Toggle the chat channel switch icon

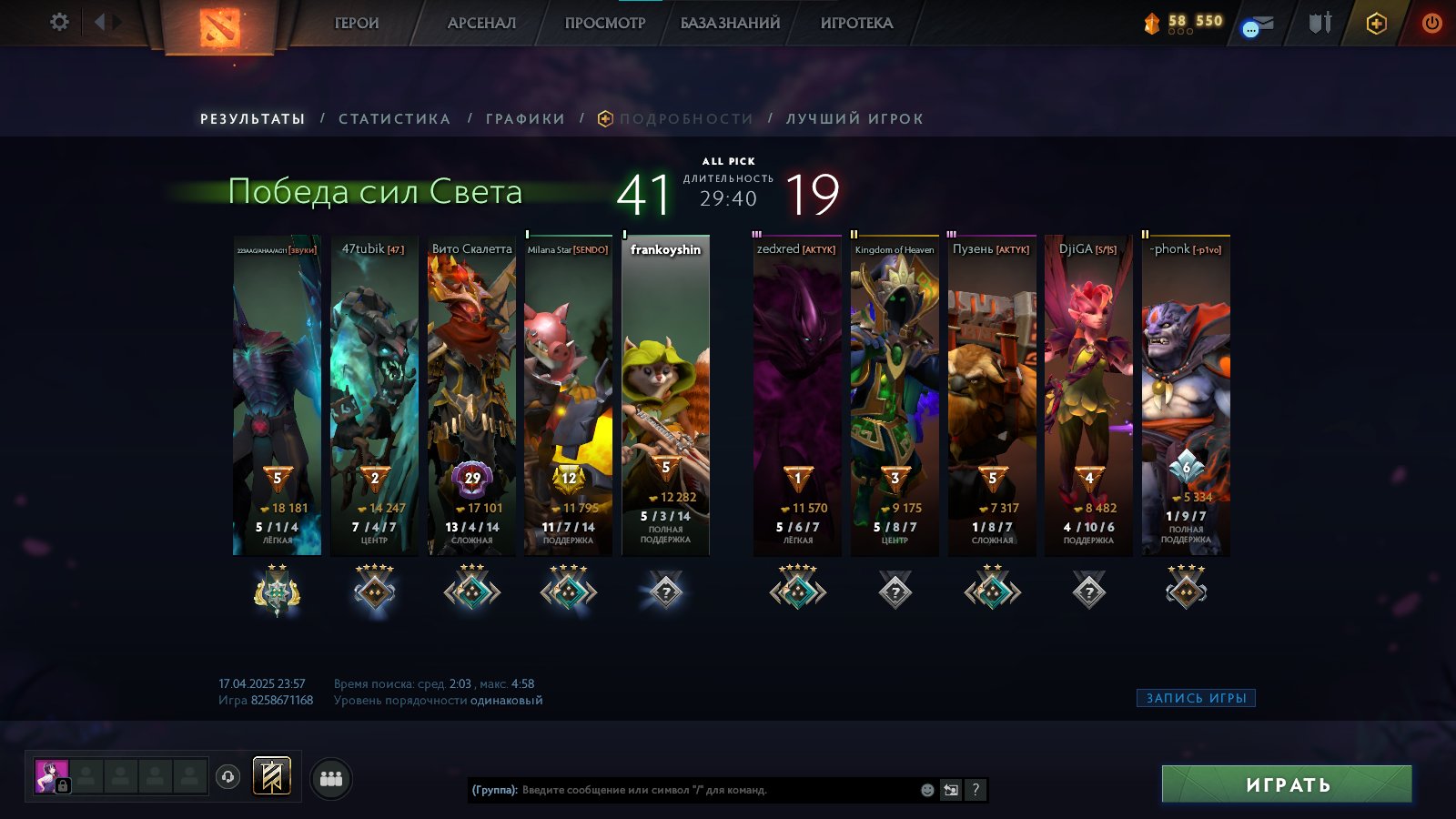click(x=951, y=790)
